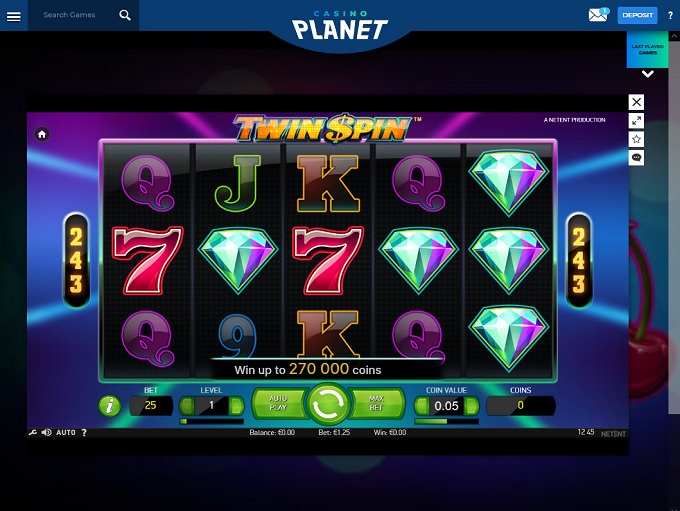
Task: Add game to favorites with star
Action: (x=637, y=139)
